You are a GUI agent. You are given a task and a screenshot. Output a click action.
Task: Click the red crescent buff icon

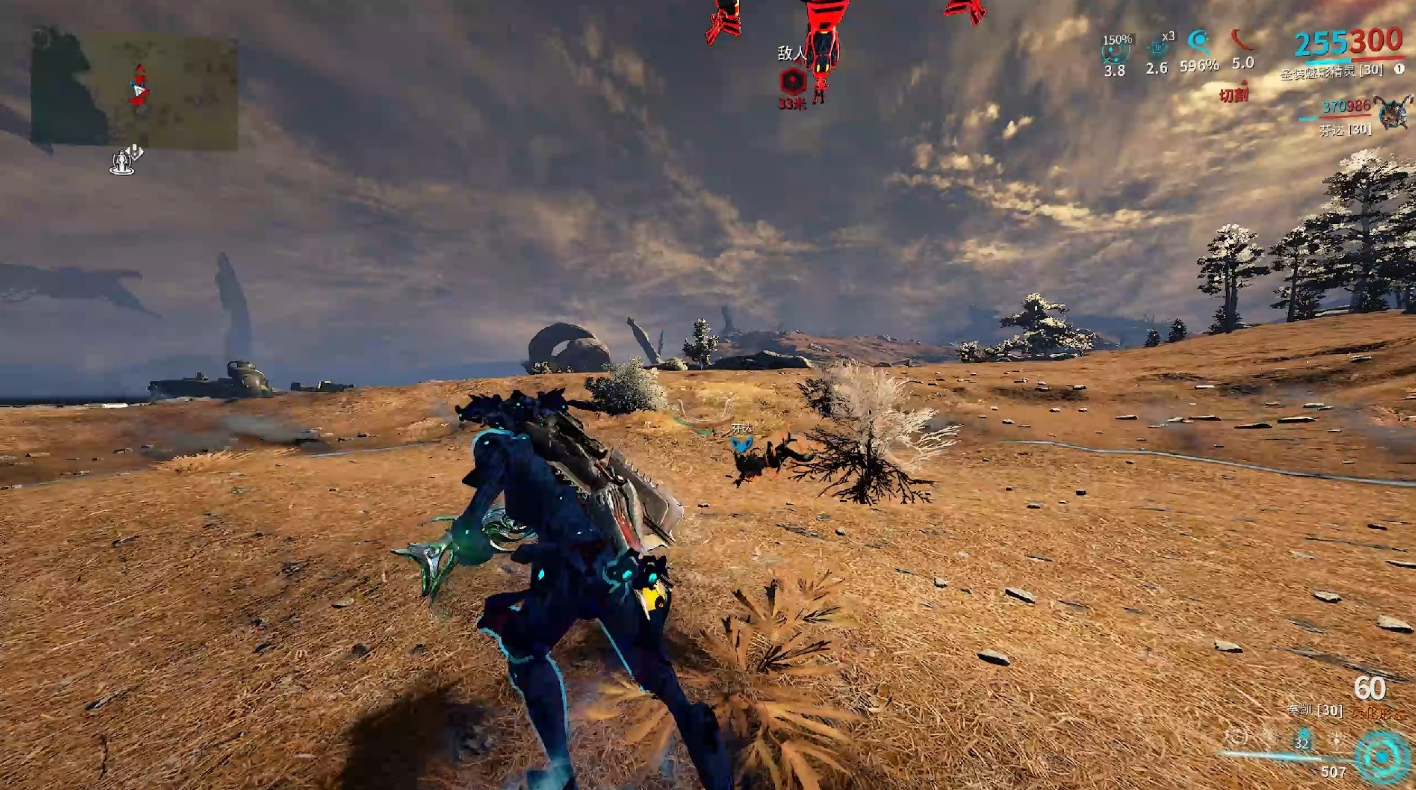point(1242,40)
